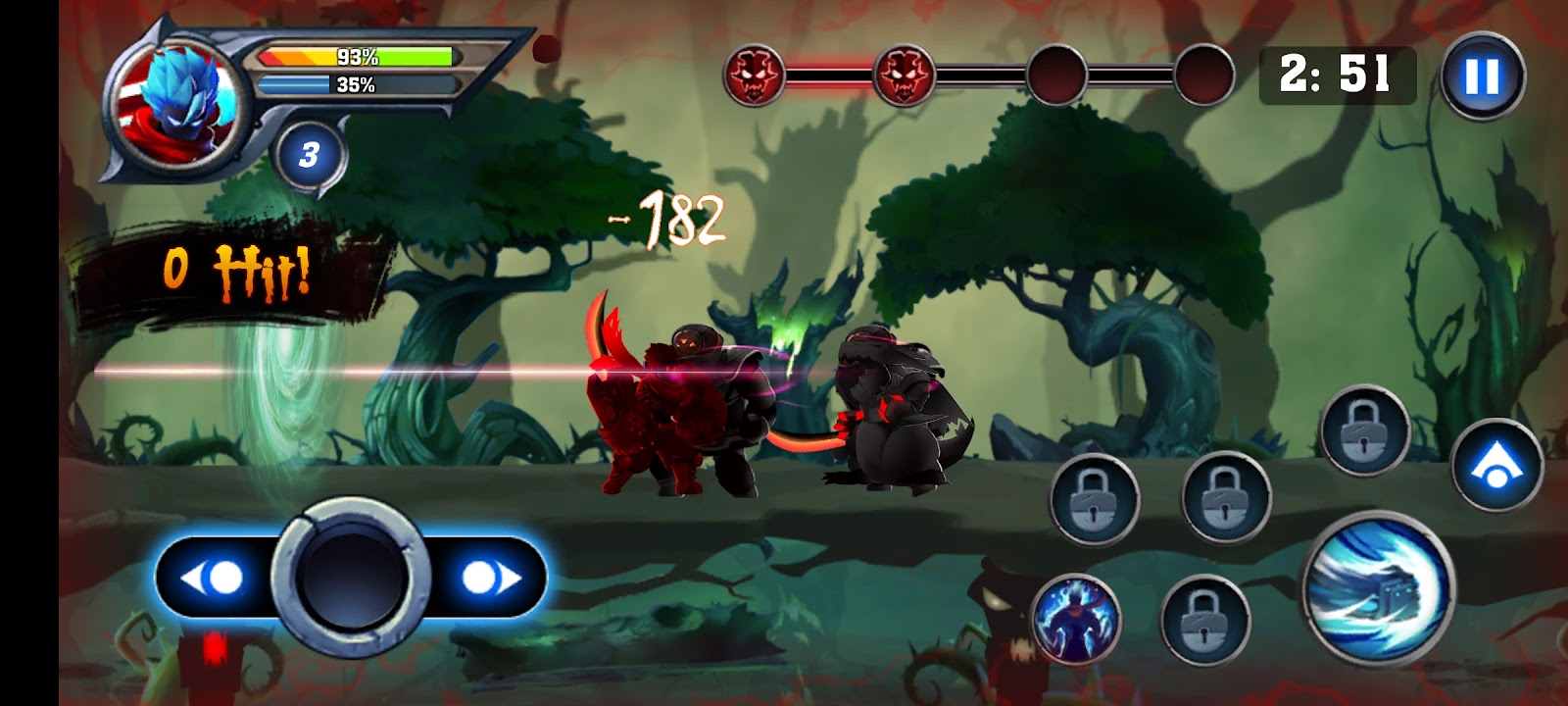Viewport: 1568px width, 706px height.
Task: Trigger the main dash attack button
Action: tap(1379, 585)
